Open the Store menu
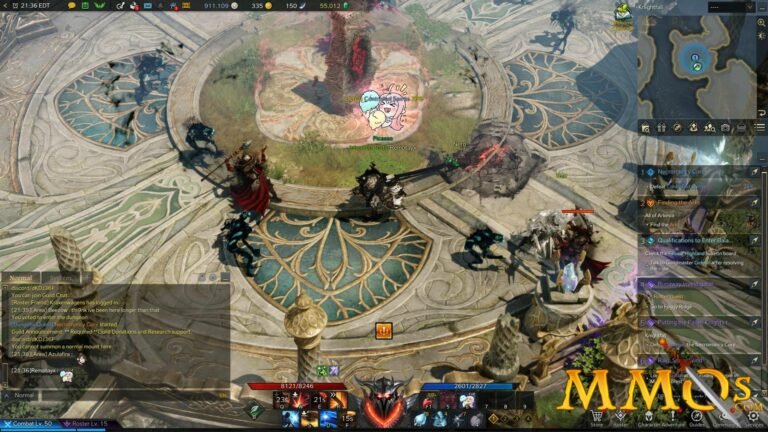 (x=597, y=416)
